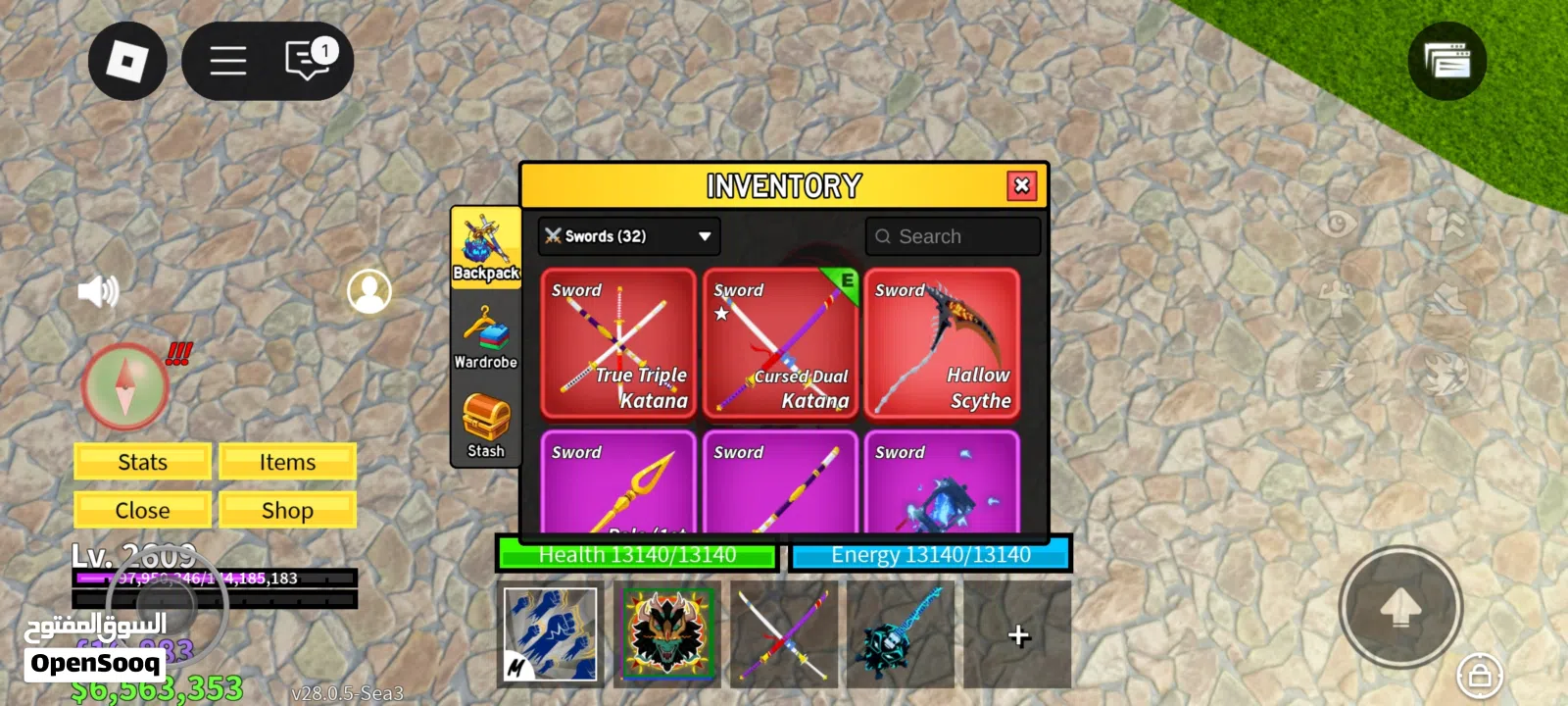The height and width of the screenshot is (706, 1568).
Task: Toggle the sound speaker icon
Action: pos(97,291)
